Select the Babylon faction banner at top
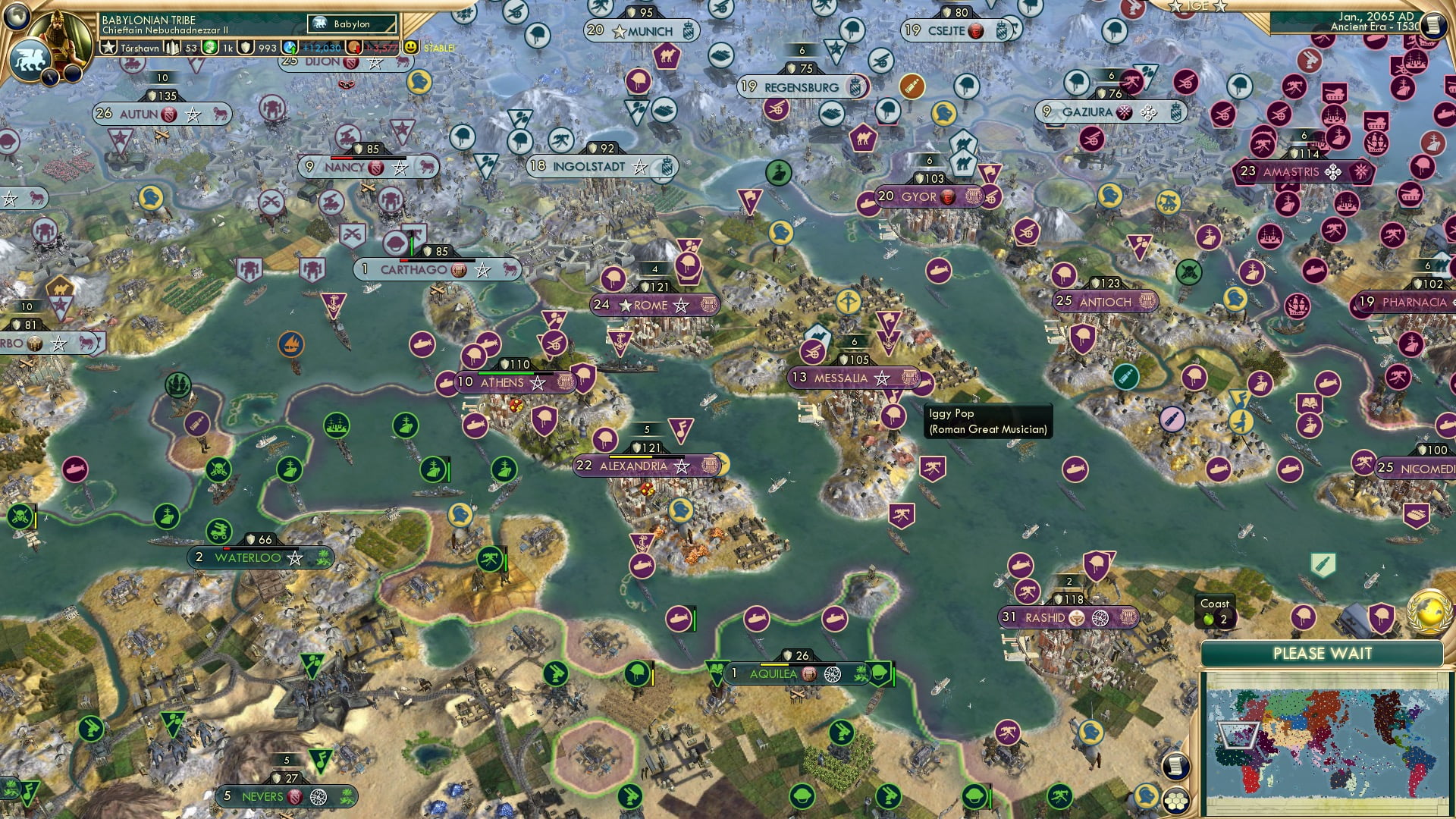Screen dimensions: 1456x819 pos(351,24)
